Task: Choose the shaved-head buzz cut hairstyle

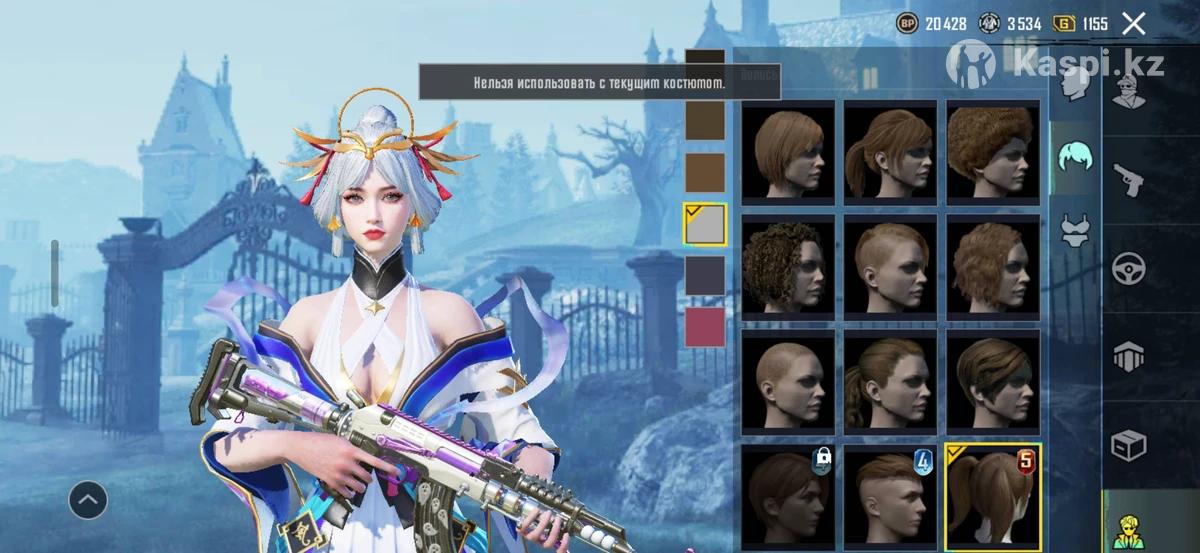Action: tap(788, 381)
